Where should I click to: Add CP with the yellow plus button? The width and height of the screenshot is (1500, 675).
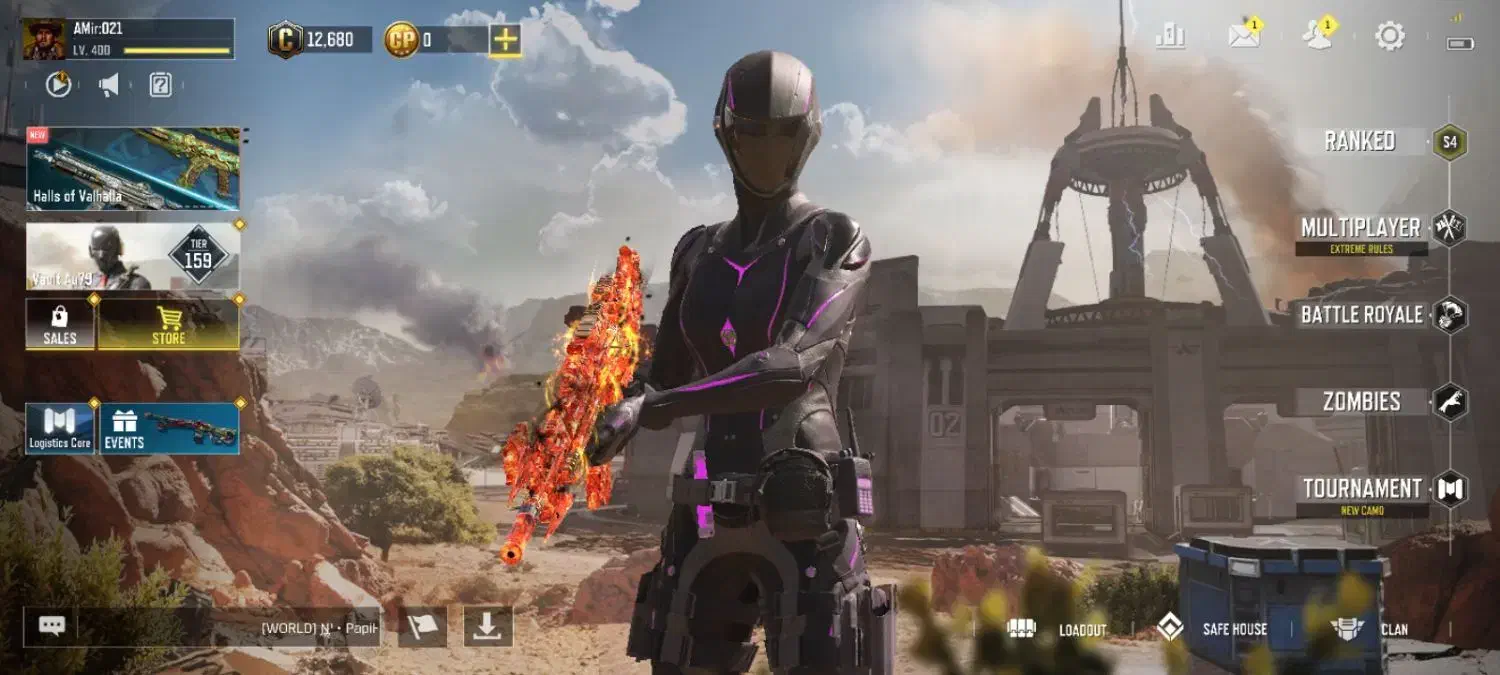coord(505,40)
